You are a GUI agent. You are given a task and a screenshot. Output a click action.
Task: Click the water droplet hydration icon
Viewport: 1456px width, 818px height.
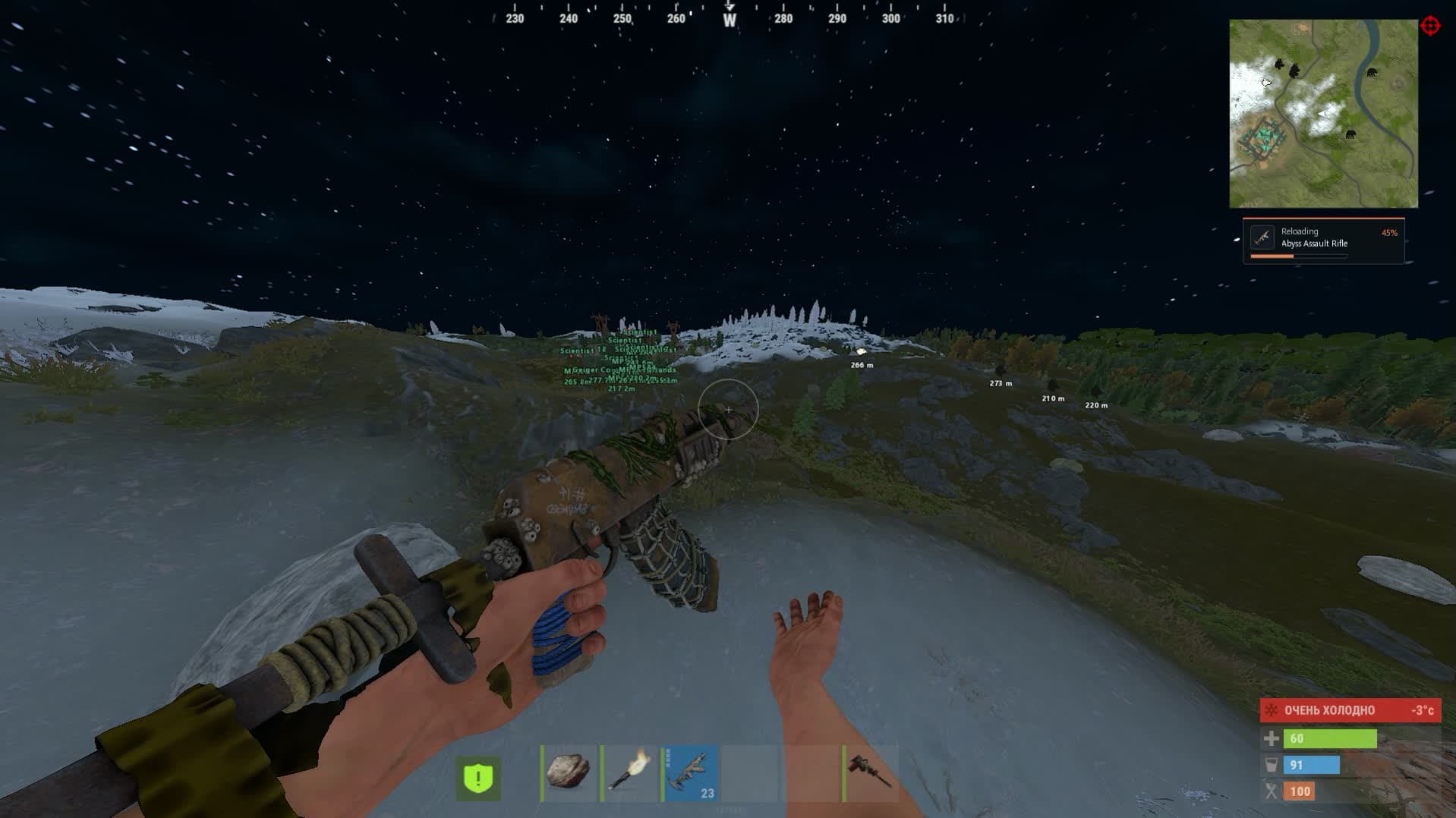coord(1270,765)
